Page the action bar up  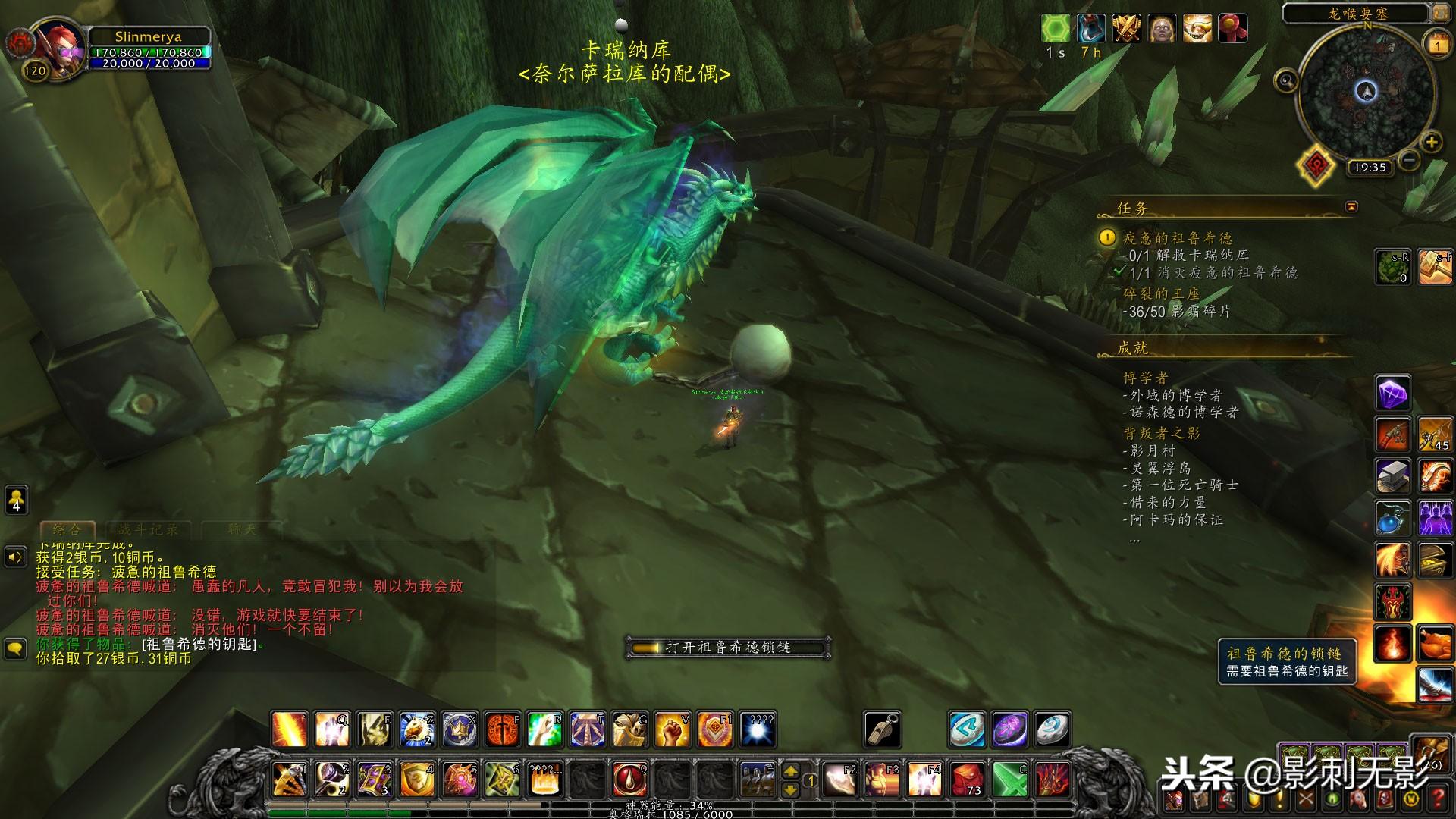tap(790, 771)
